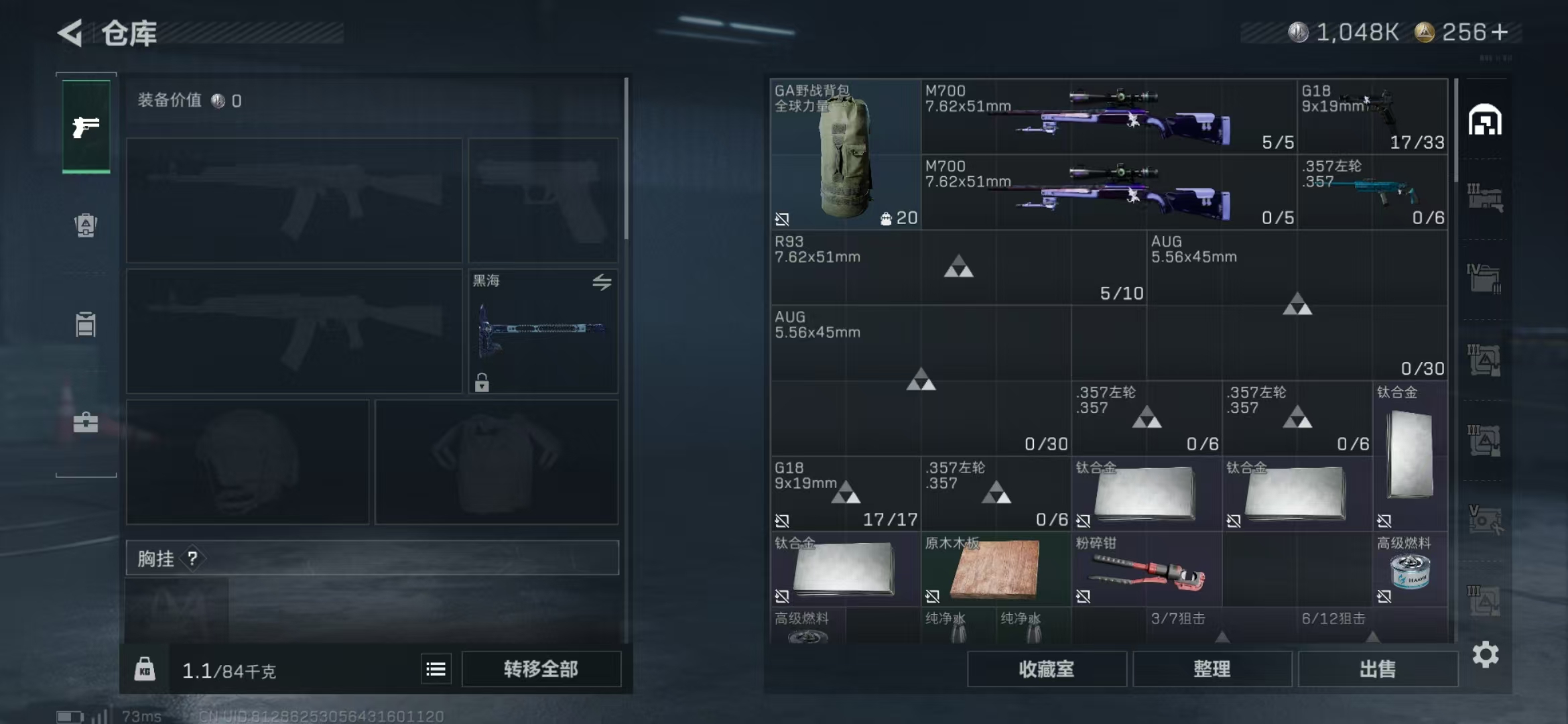1568x724 pixels.
Task: Select the weapons loadout tab icon
Action: tap(85, 127)
